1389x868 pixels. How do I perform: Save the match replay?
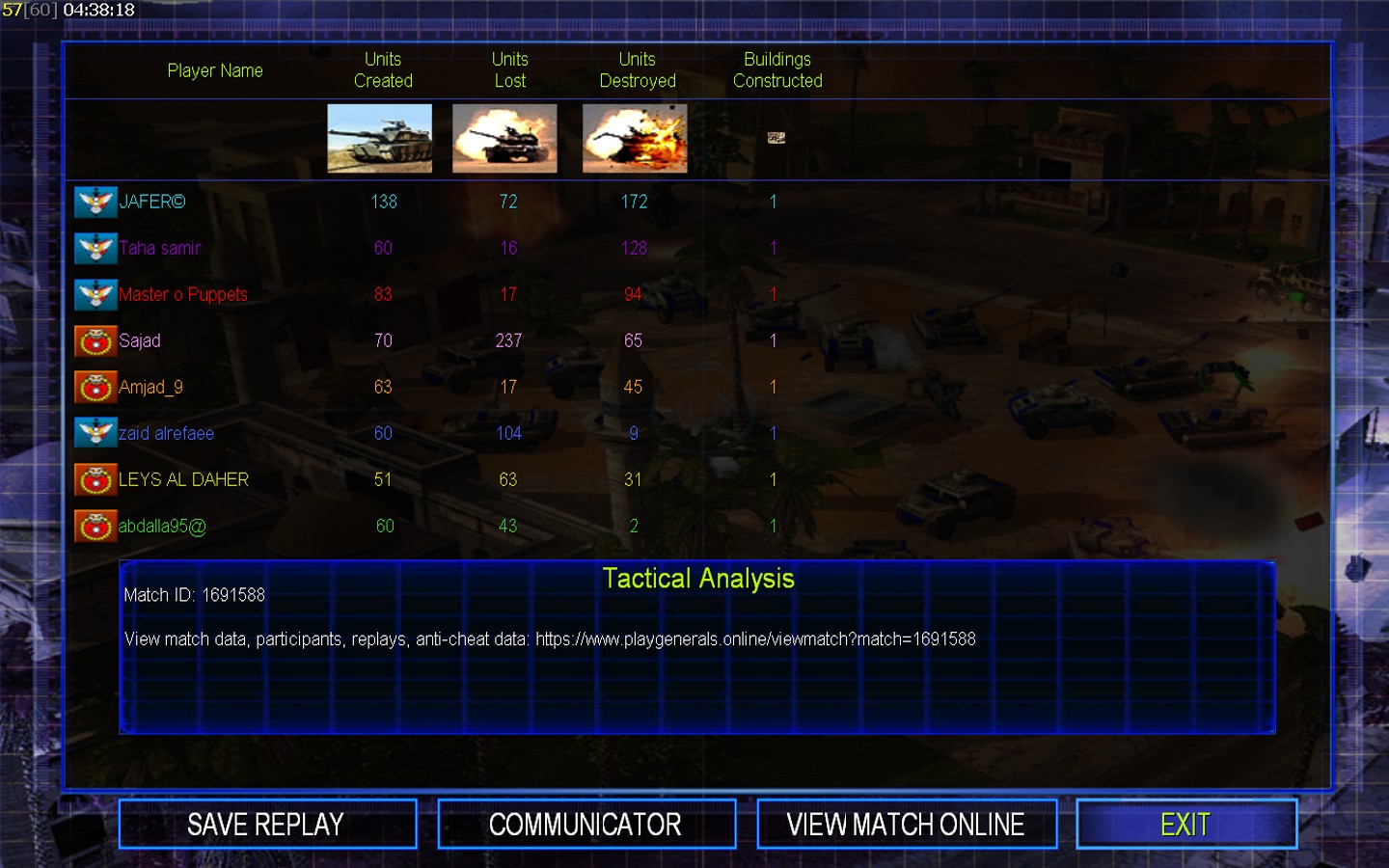click(267, 825)
